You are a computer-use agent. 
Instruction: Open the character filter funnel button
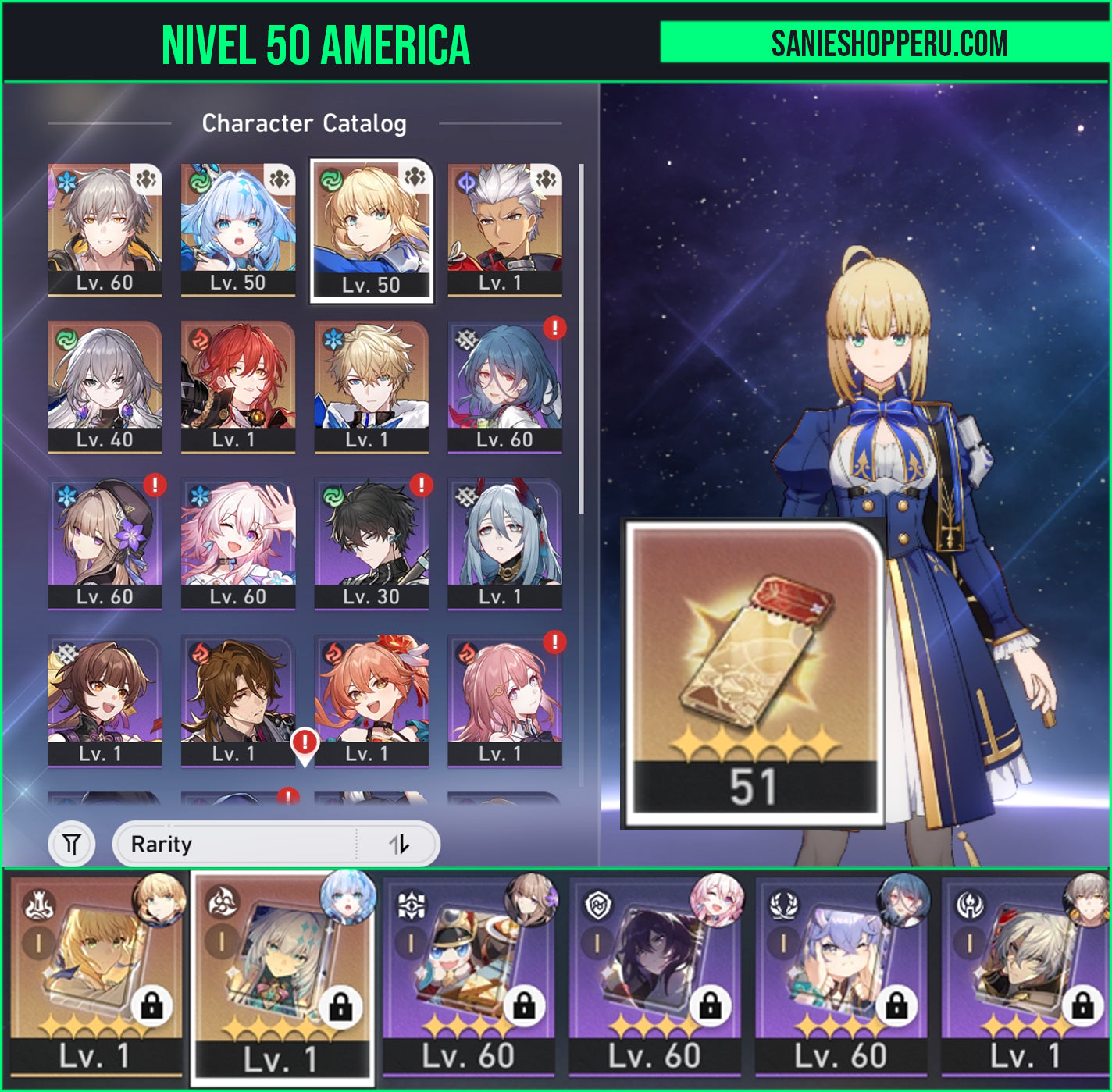pyautogui.click(x=72, y=844)
